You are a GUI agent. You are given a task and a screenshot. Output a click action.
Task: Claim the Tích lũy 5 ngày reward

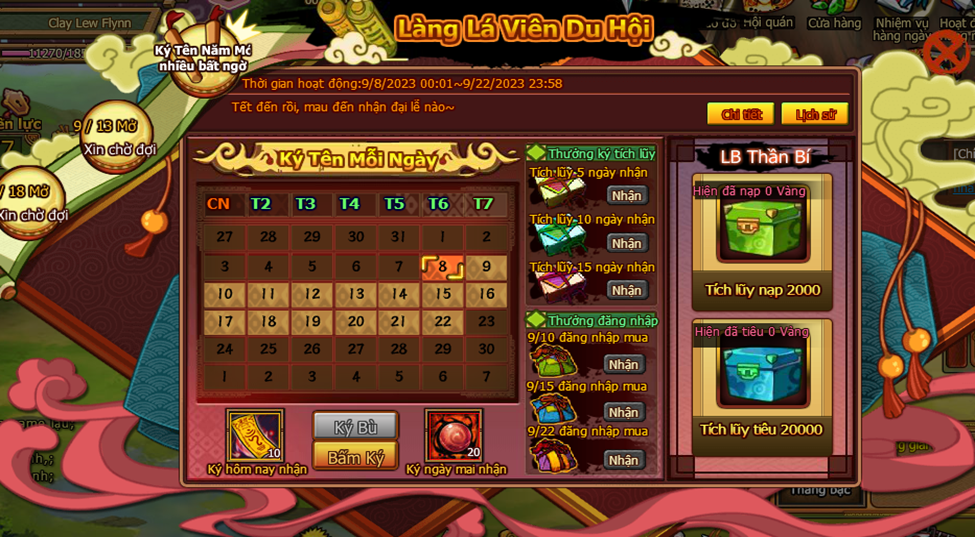[x=626, y=195]
